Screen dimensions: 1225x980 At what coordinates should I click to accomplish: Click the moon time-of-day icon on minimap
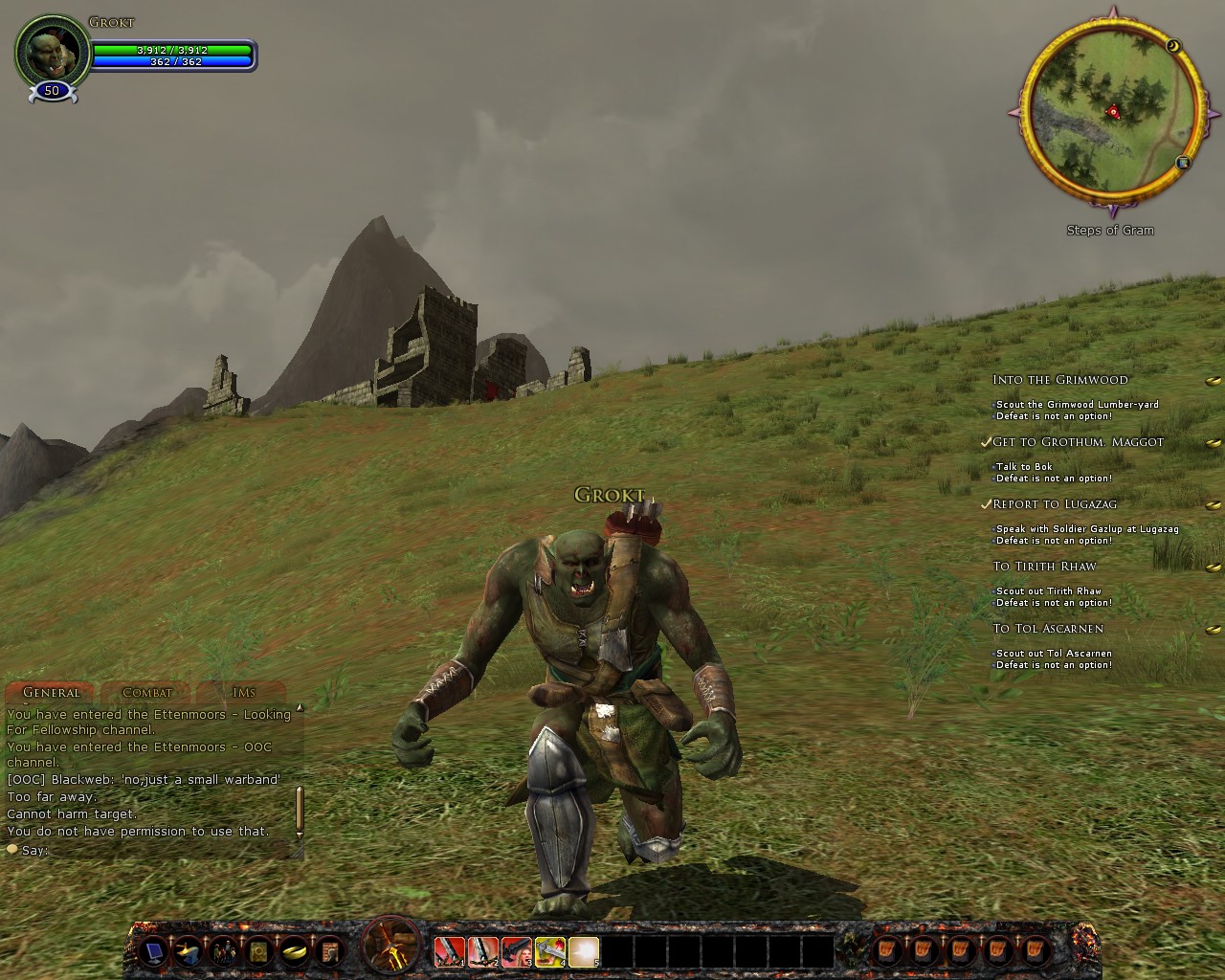click(x=1173, y=46)
